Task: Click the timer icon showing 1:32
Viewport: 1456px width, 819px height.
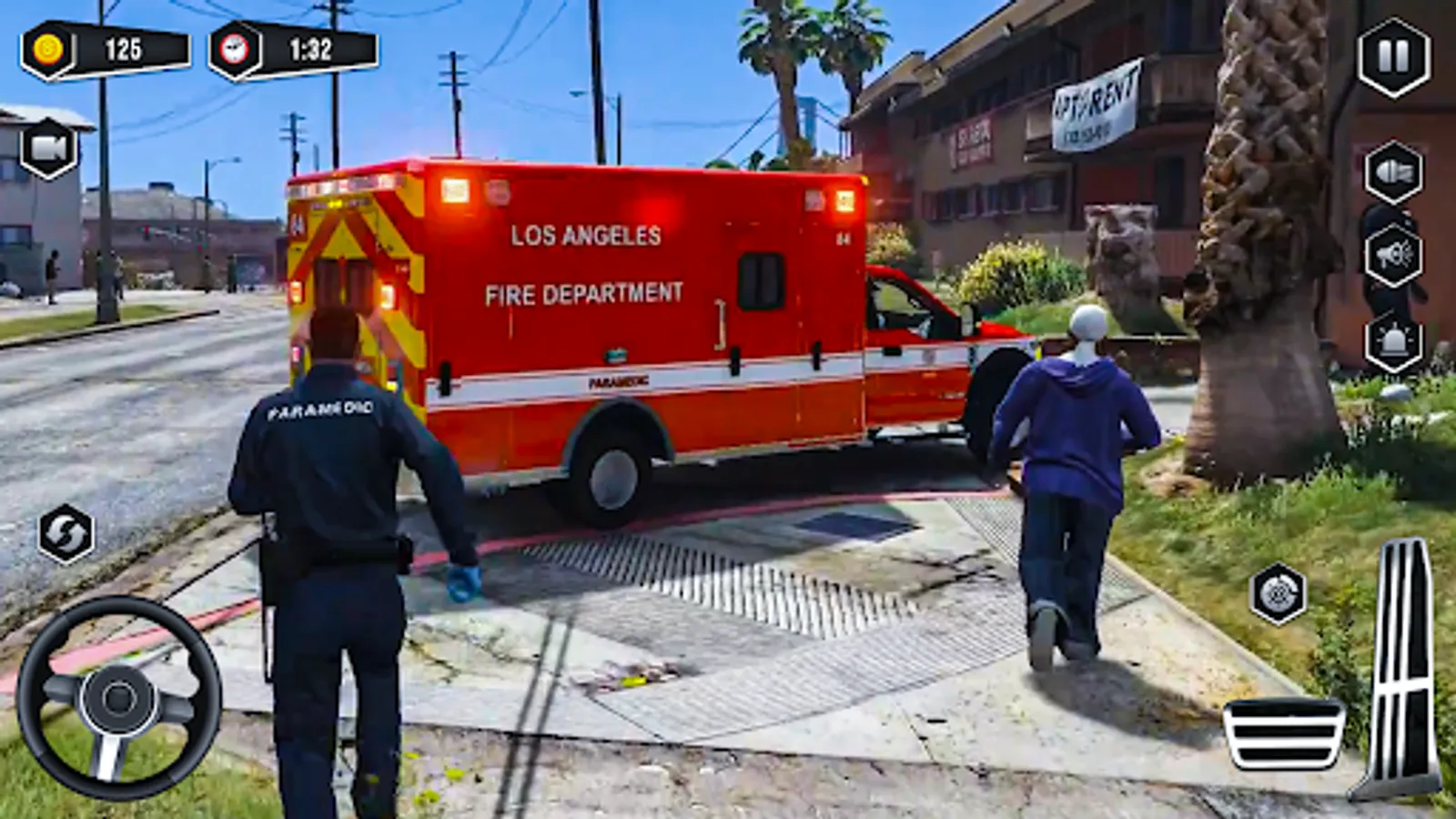Action: (291, 50)
